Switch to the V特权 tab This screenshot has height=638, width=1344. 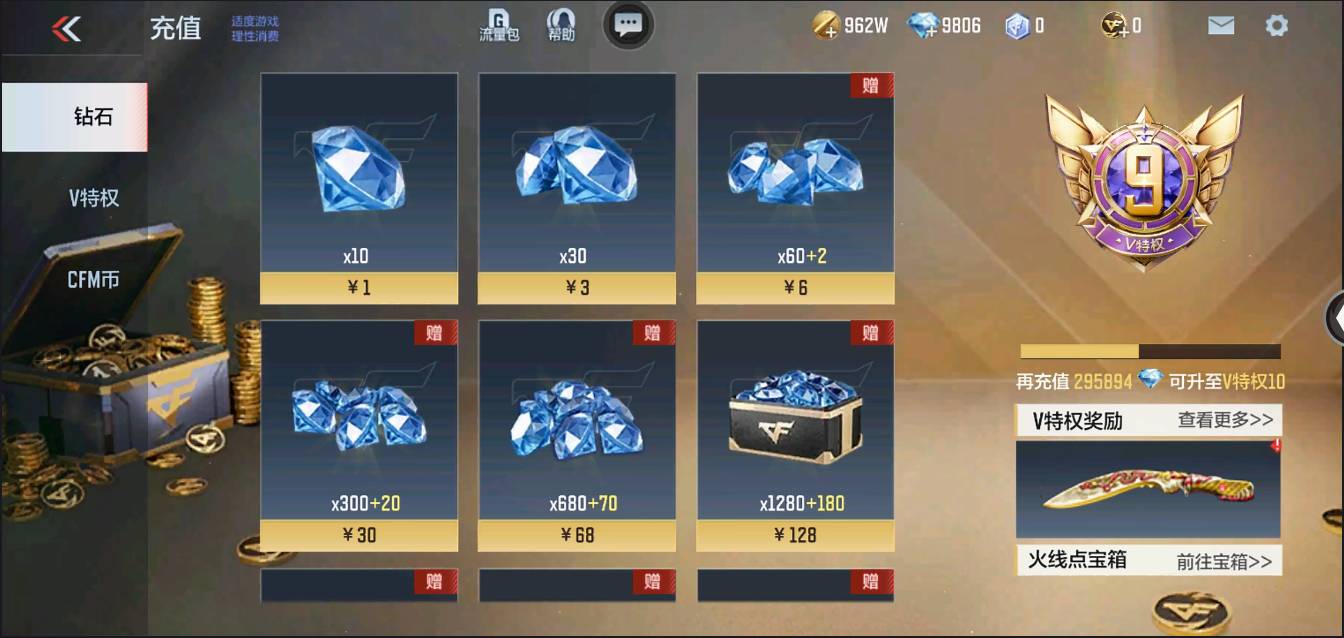tap(93, 198)
